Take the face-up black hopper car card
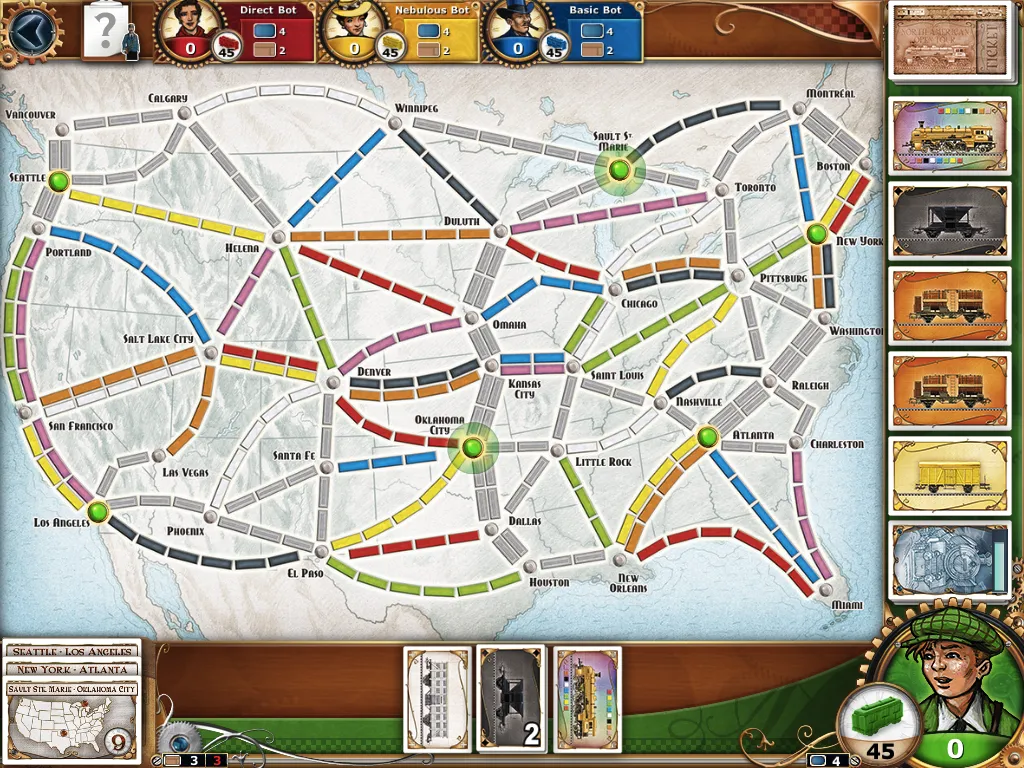 (949, 222)
